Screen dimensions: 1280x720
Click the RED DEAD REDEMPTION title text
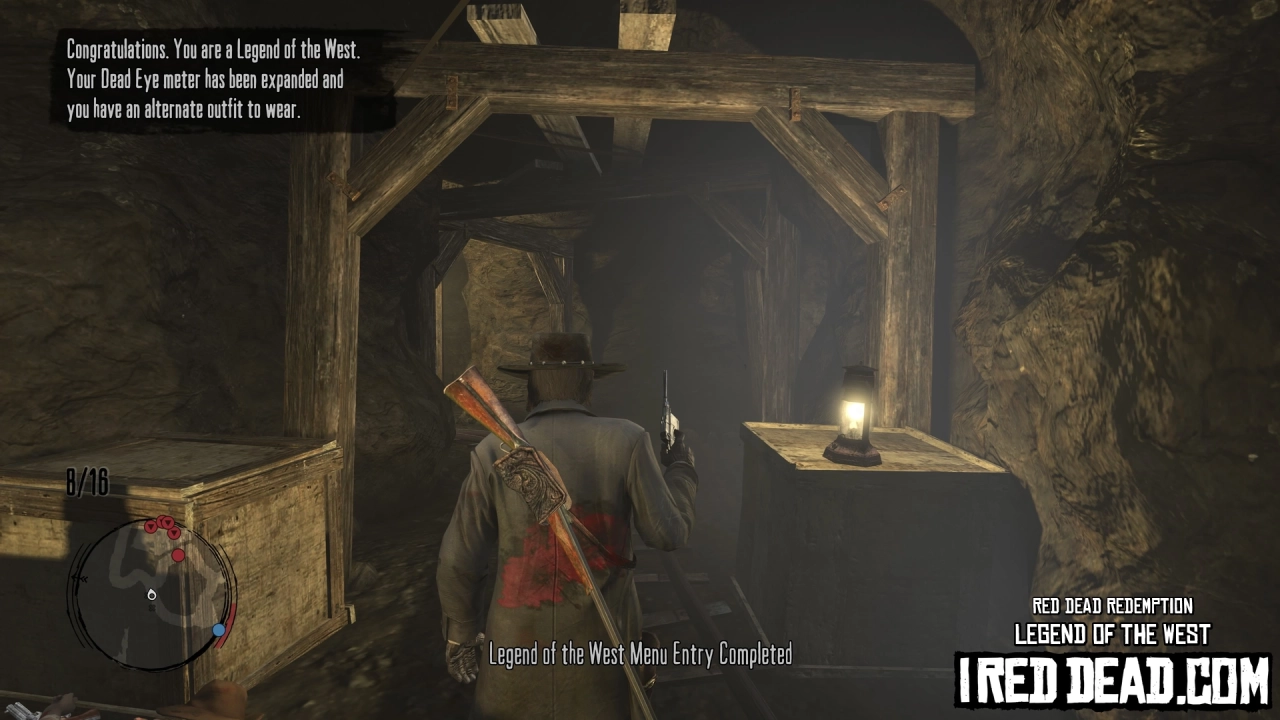1112,605
